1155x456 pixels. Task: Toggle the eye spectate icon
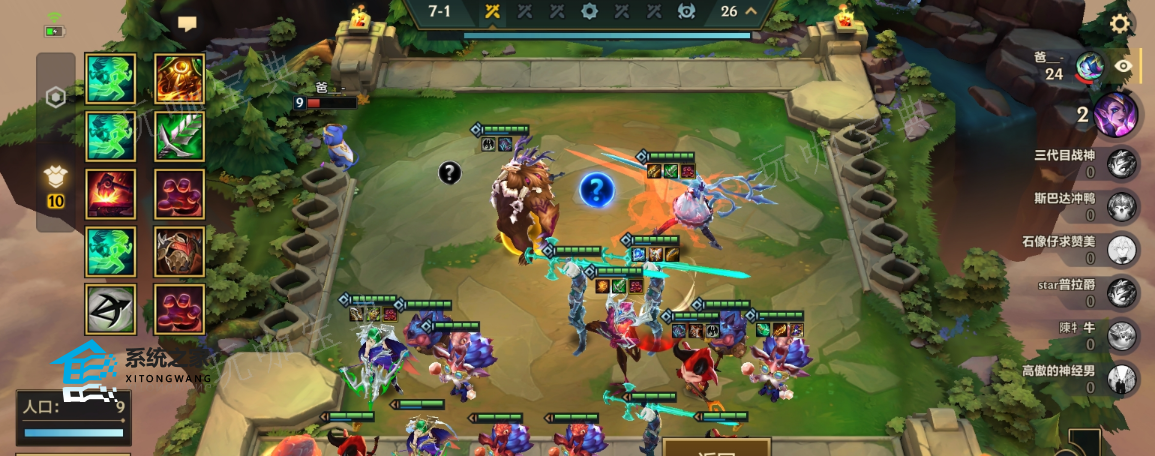(1125, 66)
